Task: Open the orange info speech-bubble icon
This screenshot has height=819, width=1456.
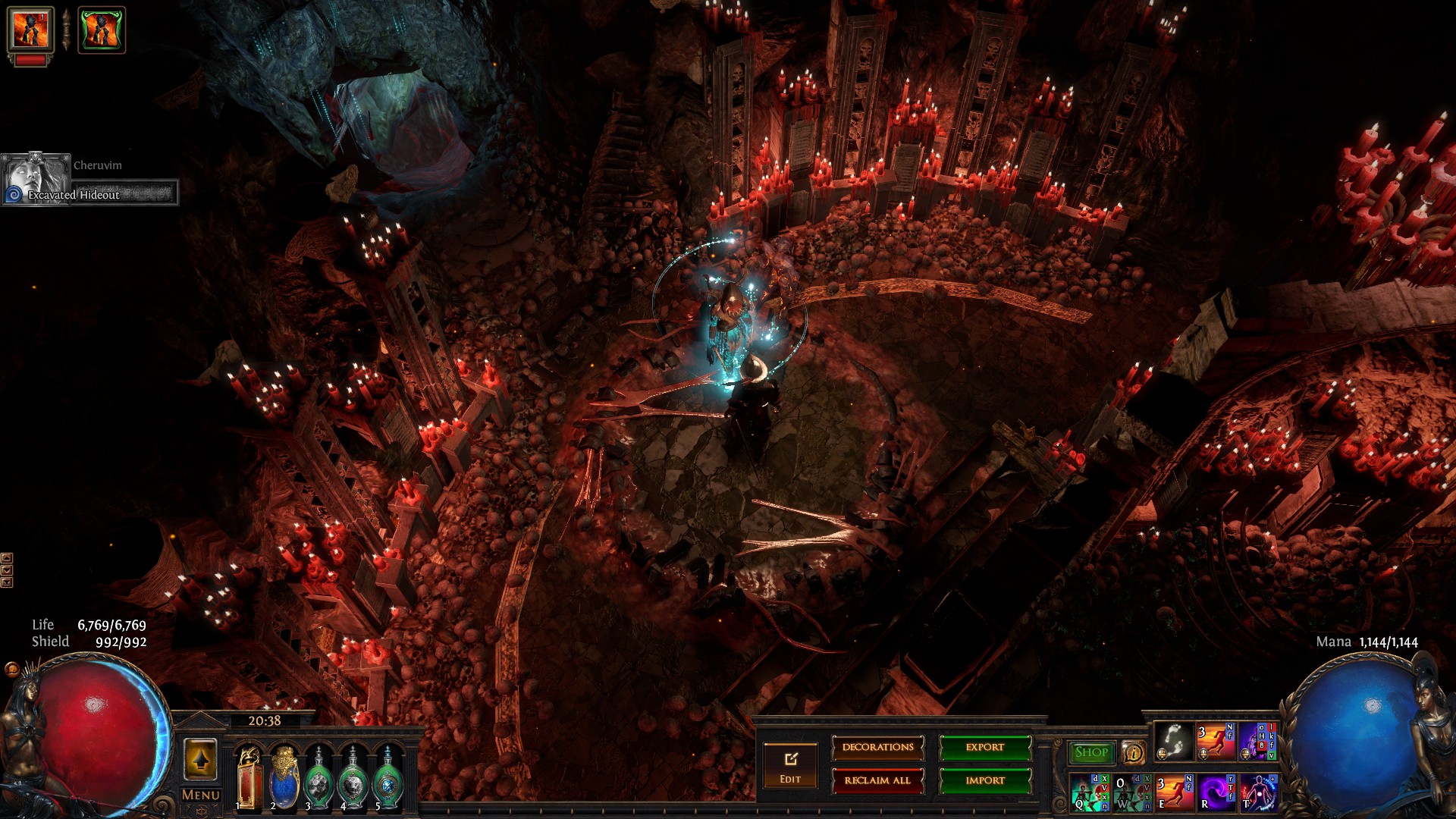Action: [1133, 752]
